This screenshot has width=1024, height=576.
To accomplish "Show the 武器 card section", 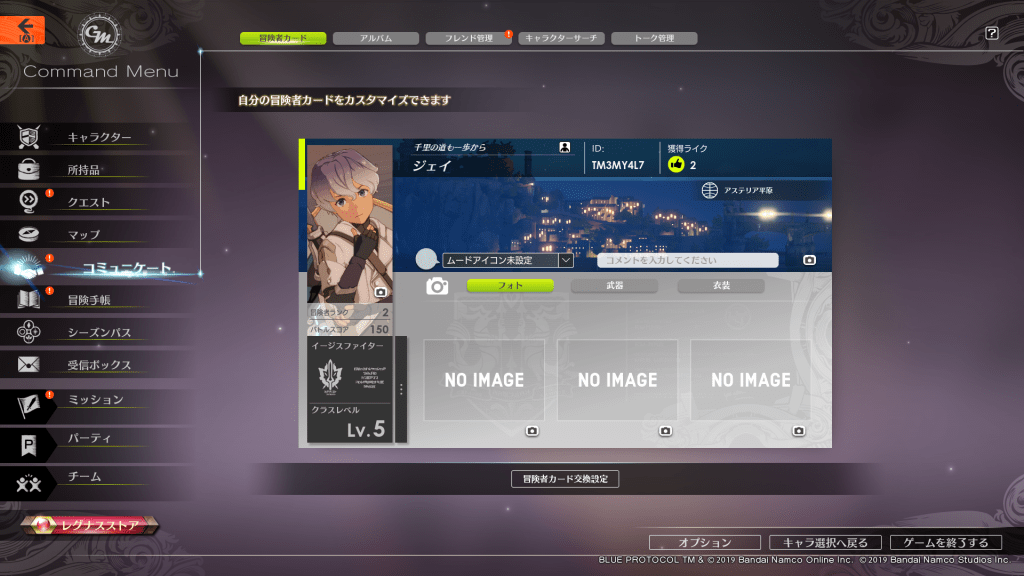I will click(614, 286).
